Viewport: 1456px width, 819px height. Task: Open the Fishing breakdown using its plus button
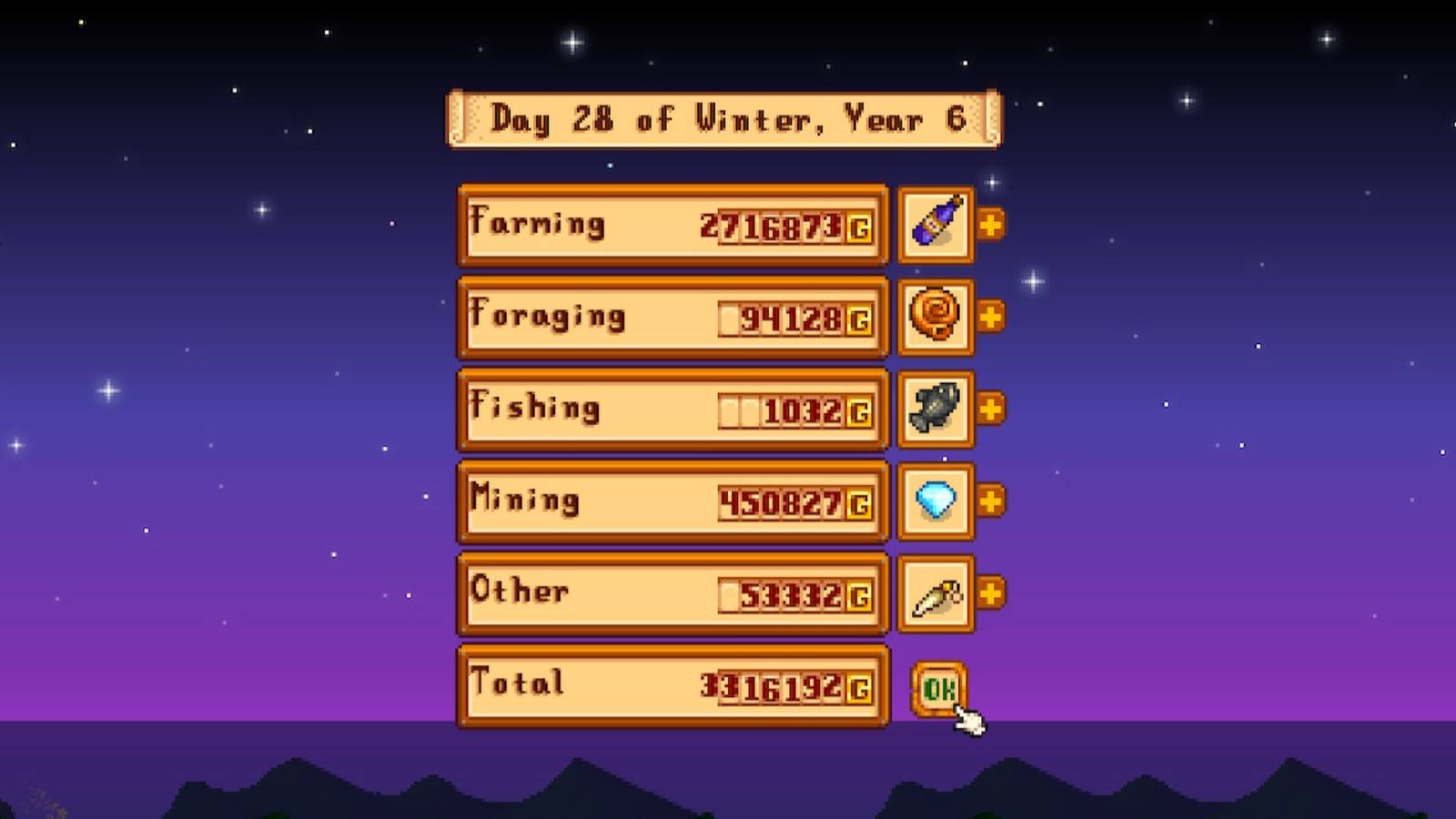[991, 409]
